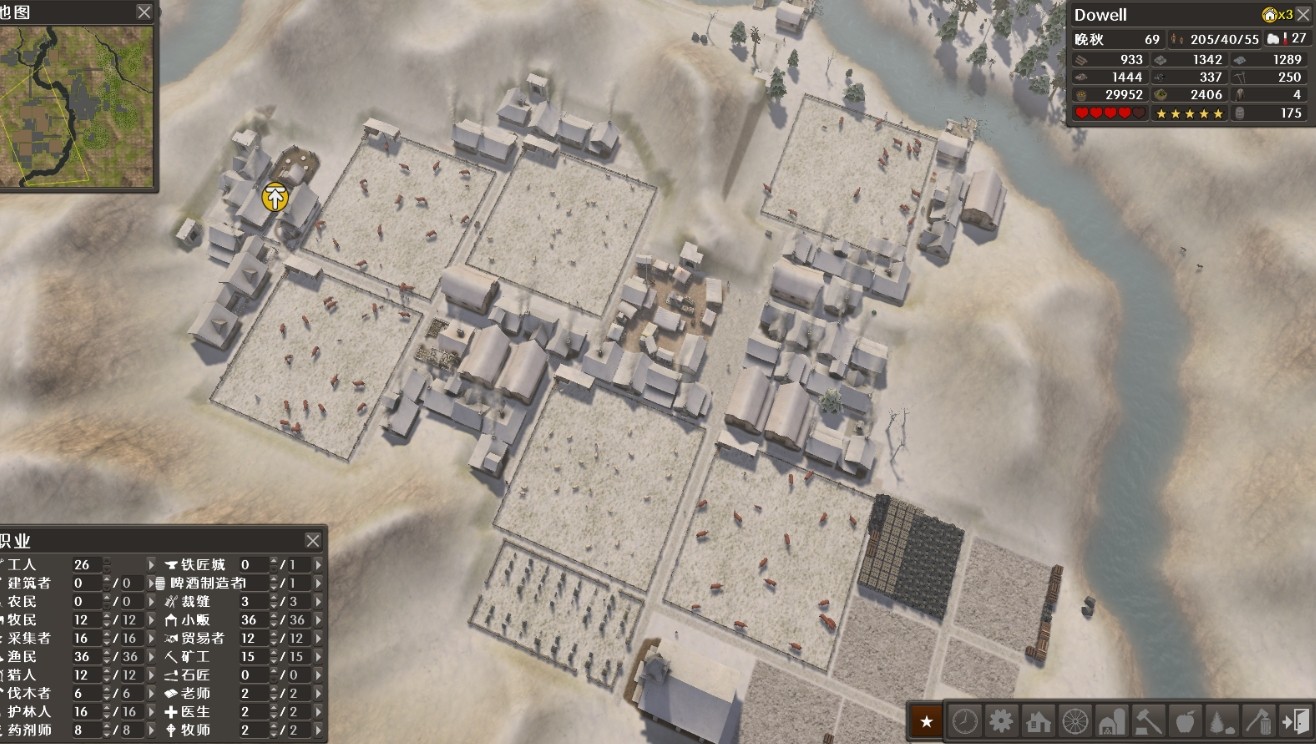Open the gear tools and reports menu
Image resolution: width=1316 pixels, height=744 pixels.
point(1001,720)
